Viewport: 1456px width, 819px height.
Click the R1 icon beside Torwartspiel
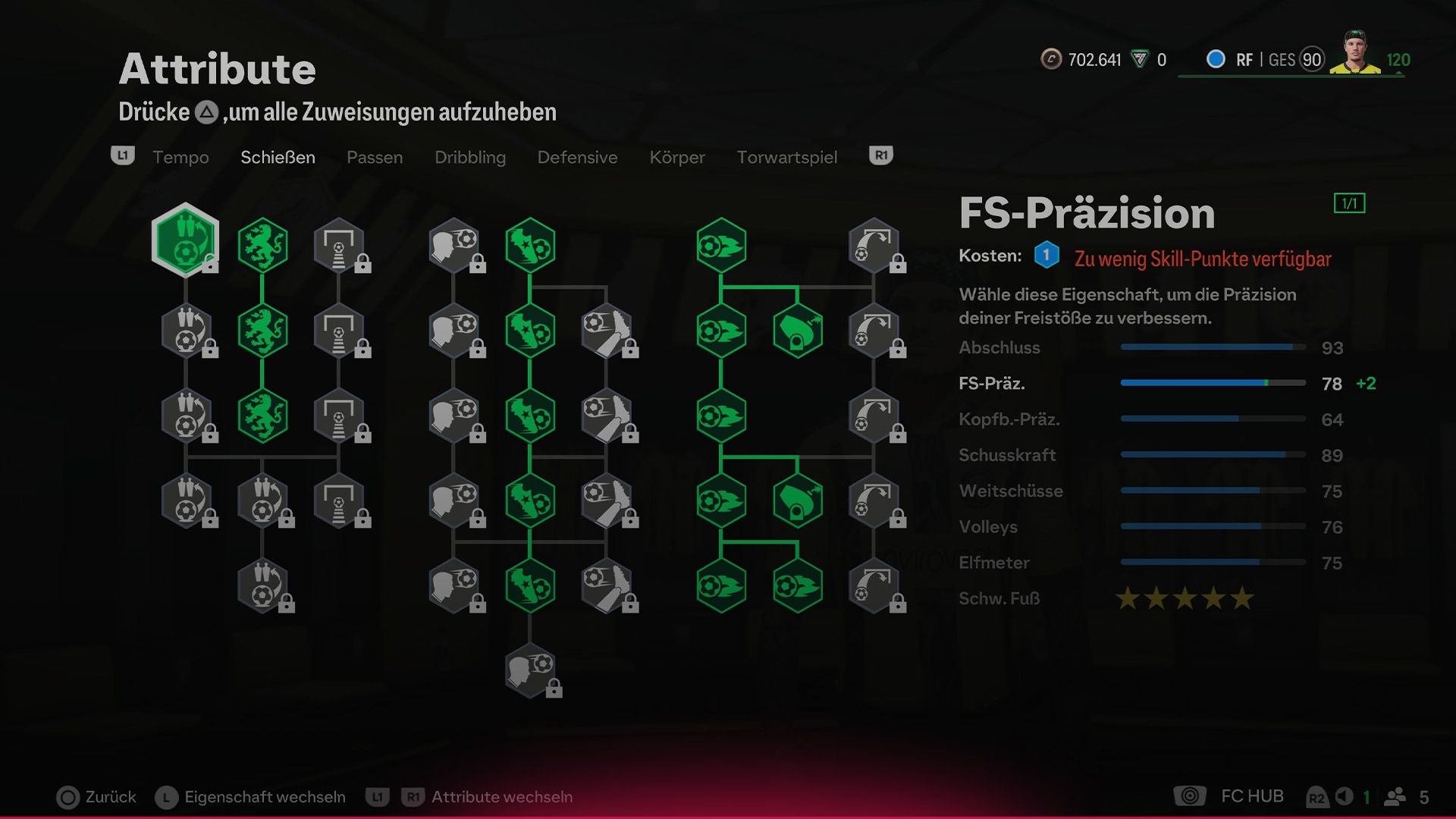click(880, 155)
